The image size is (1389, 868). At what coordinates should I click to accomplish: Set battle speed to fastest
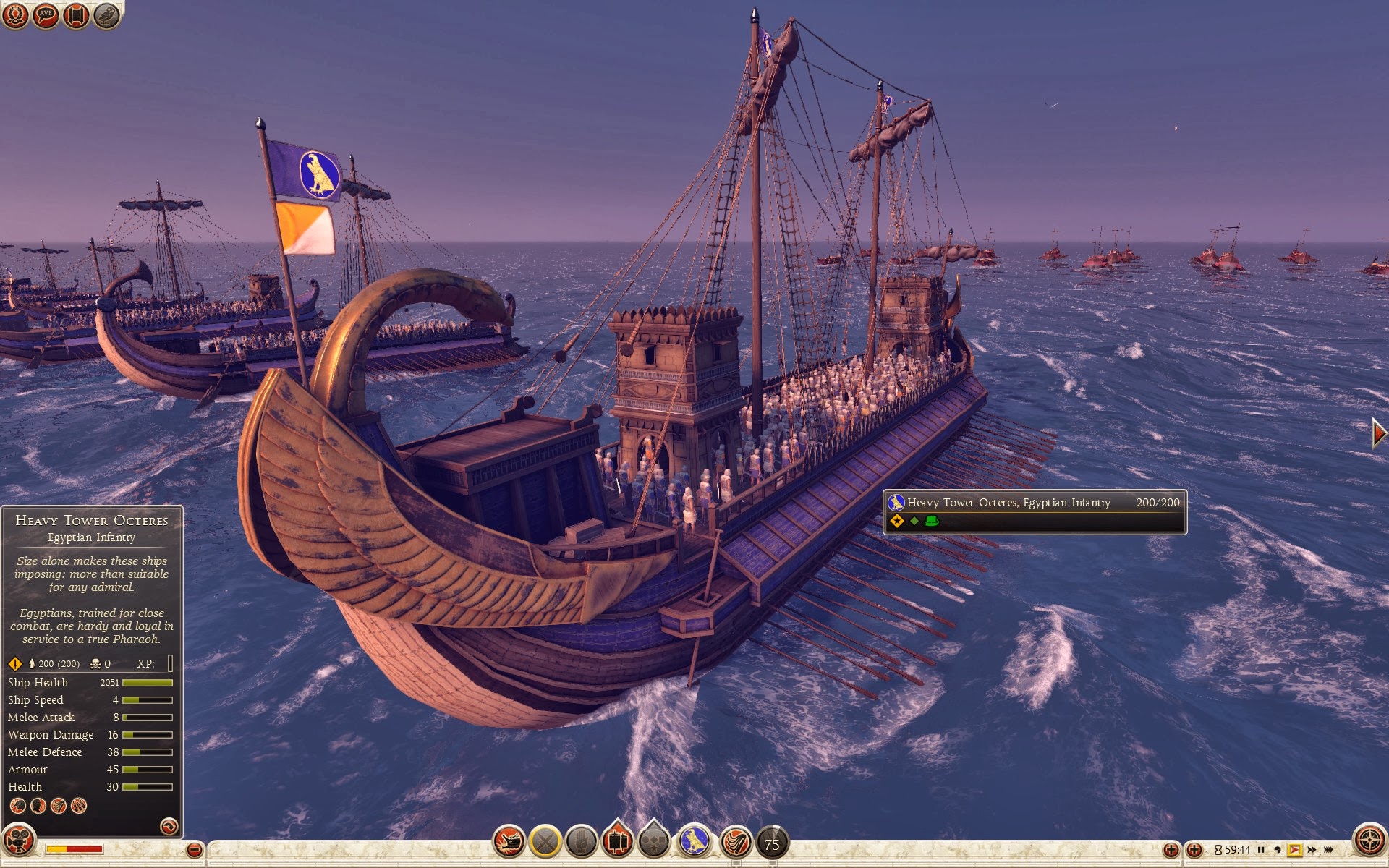click(x=1328, y=850)
